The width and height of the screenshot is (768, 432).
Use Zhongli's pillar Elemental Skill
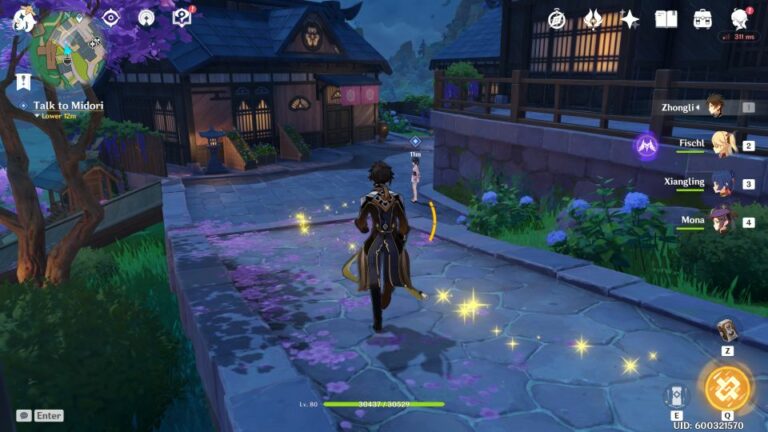coord(676,394)
